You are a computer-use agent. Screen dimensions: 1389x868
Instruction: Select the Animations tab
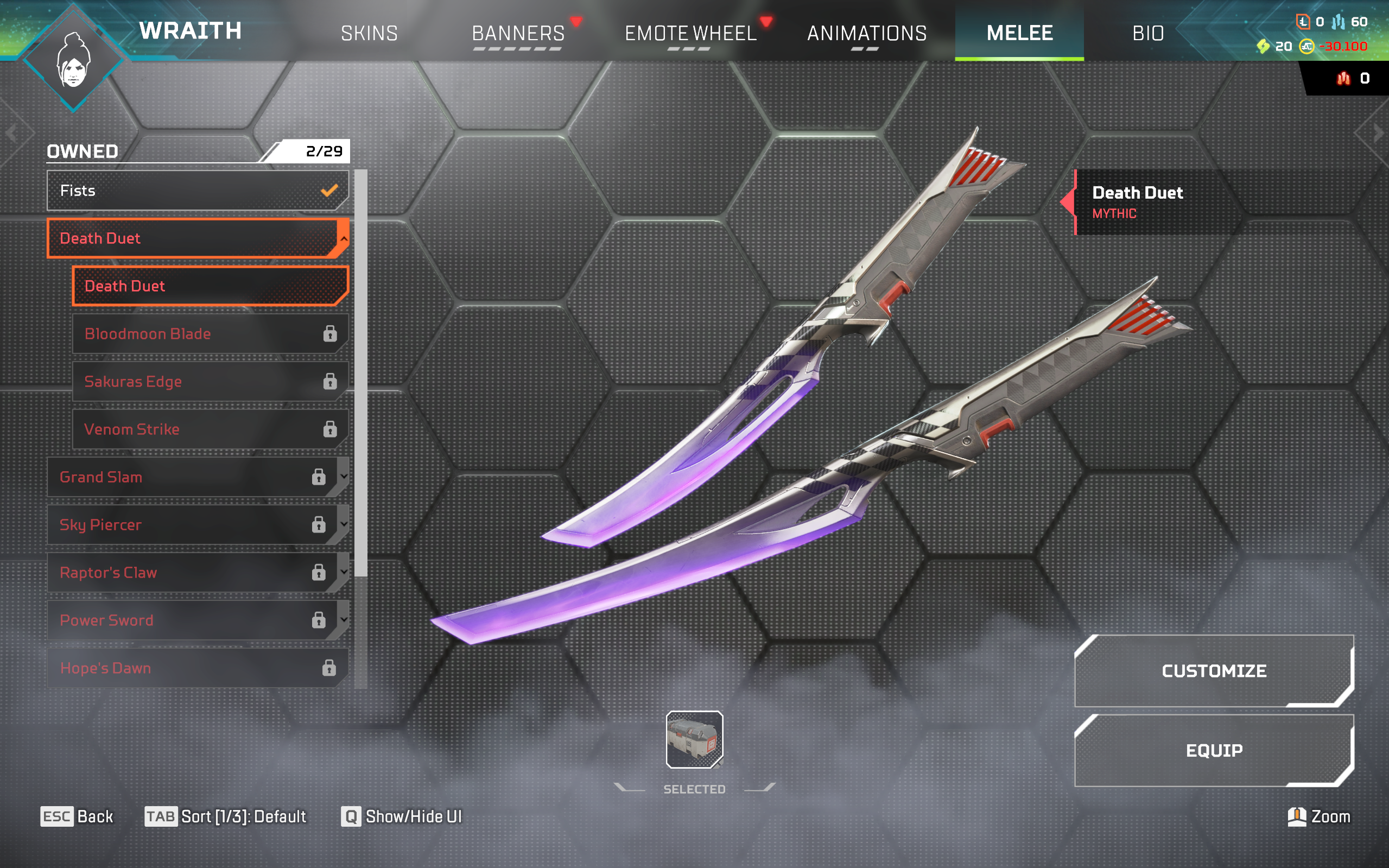867,33
